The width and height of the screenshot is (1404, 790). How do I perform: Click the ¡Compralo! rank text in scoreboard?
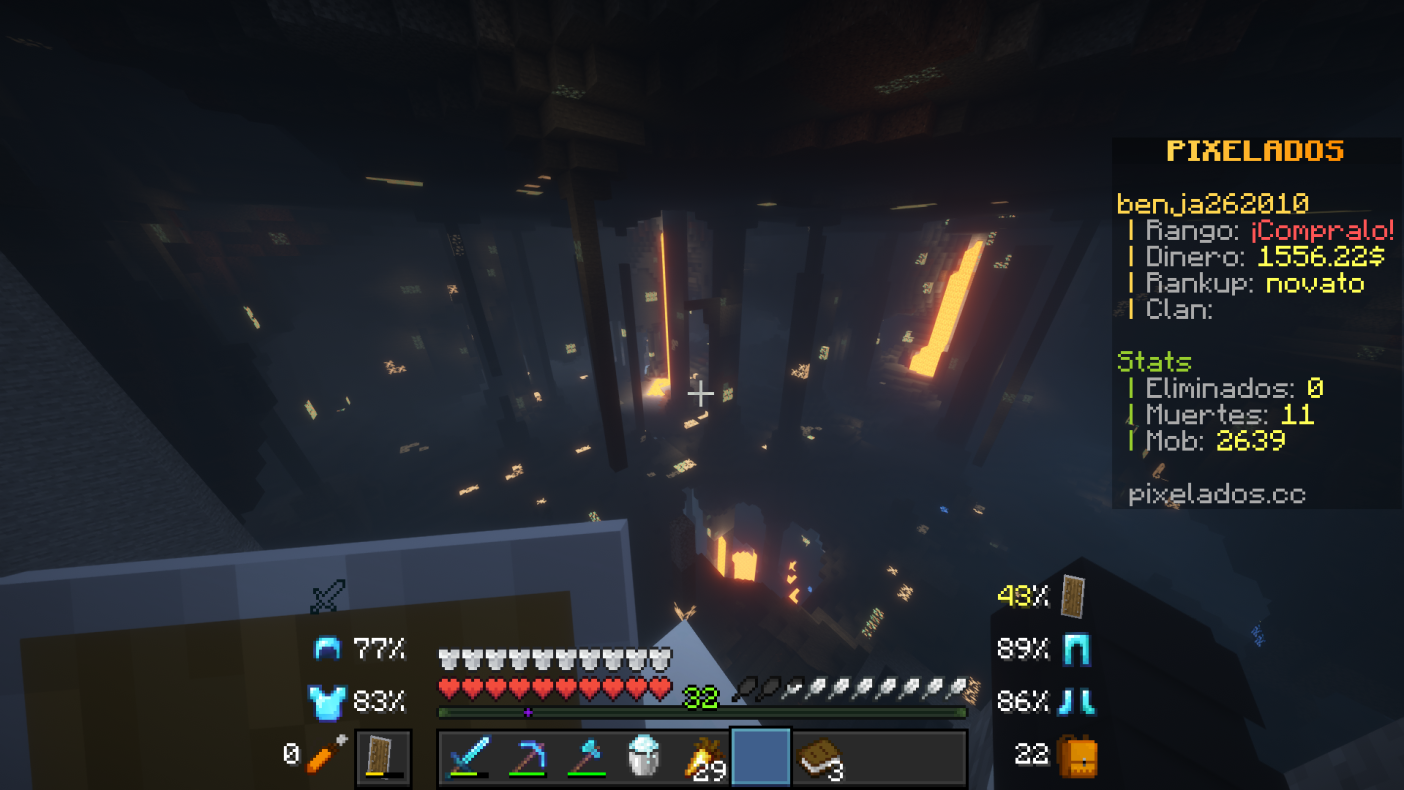1322,231
